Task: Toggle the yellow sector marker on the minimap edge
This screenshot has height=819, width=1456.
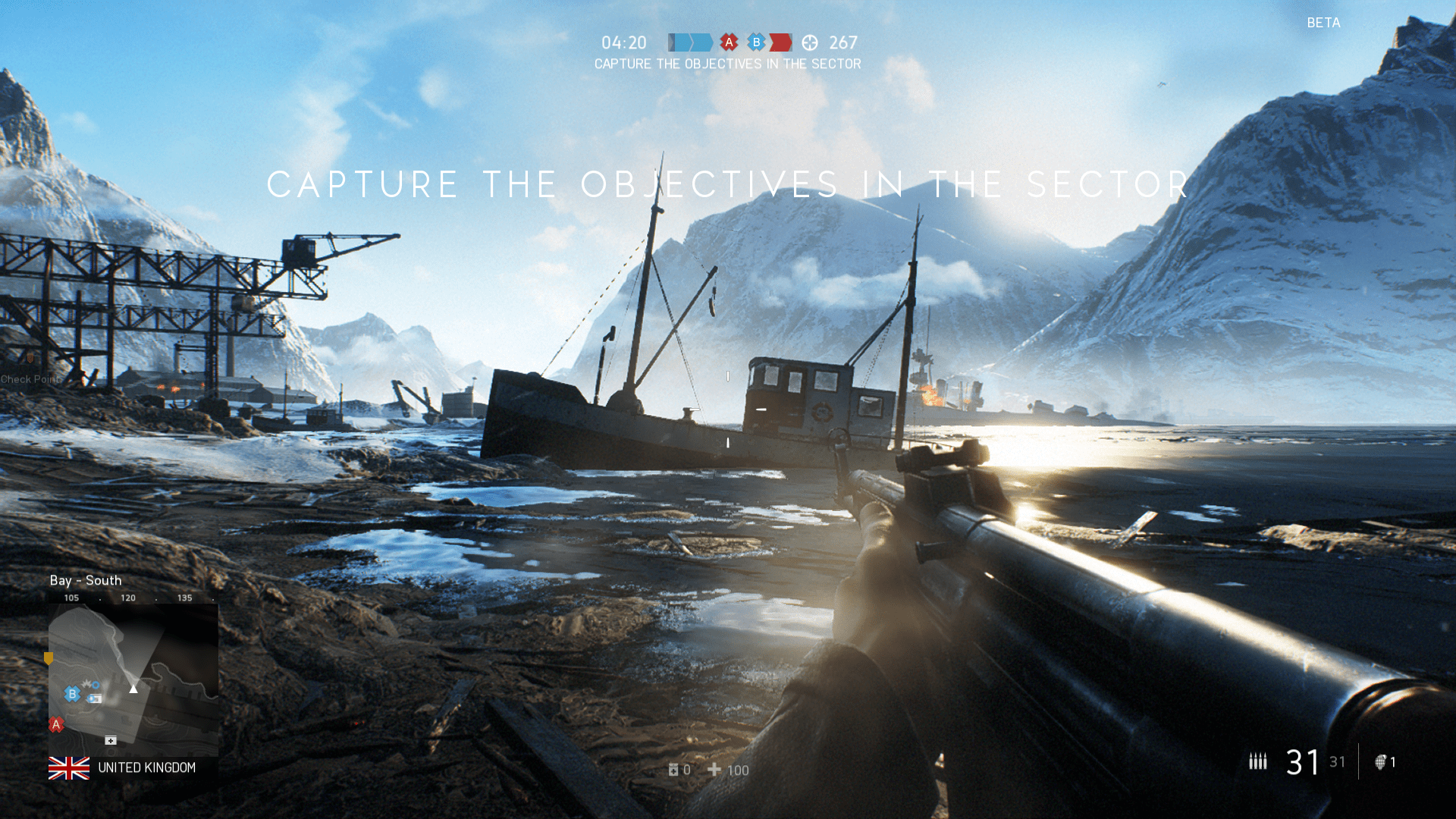Action: pyautogui.click(x=49, y=657)
